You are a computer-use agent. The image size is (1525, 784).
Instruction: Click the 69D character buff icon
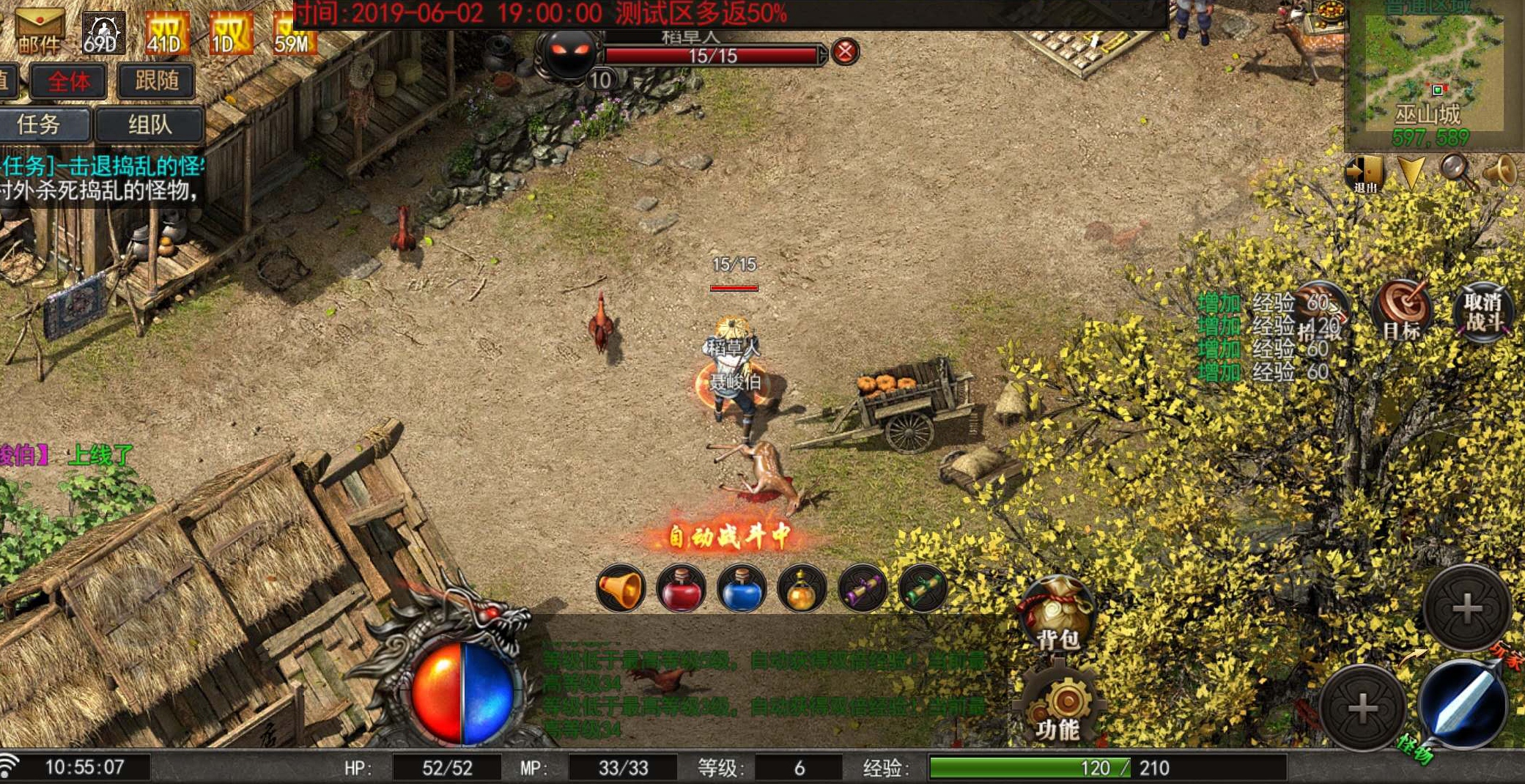tap(102, 33)
